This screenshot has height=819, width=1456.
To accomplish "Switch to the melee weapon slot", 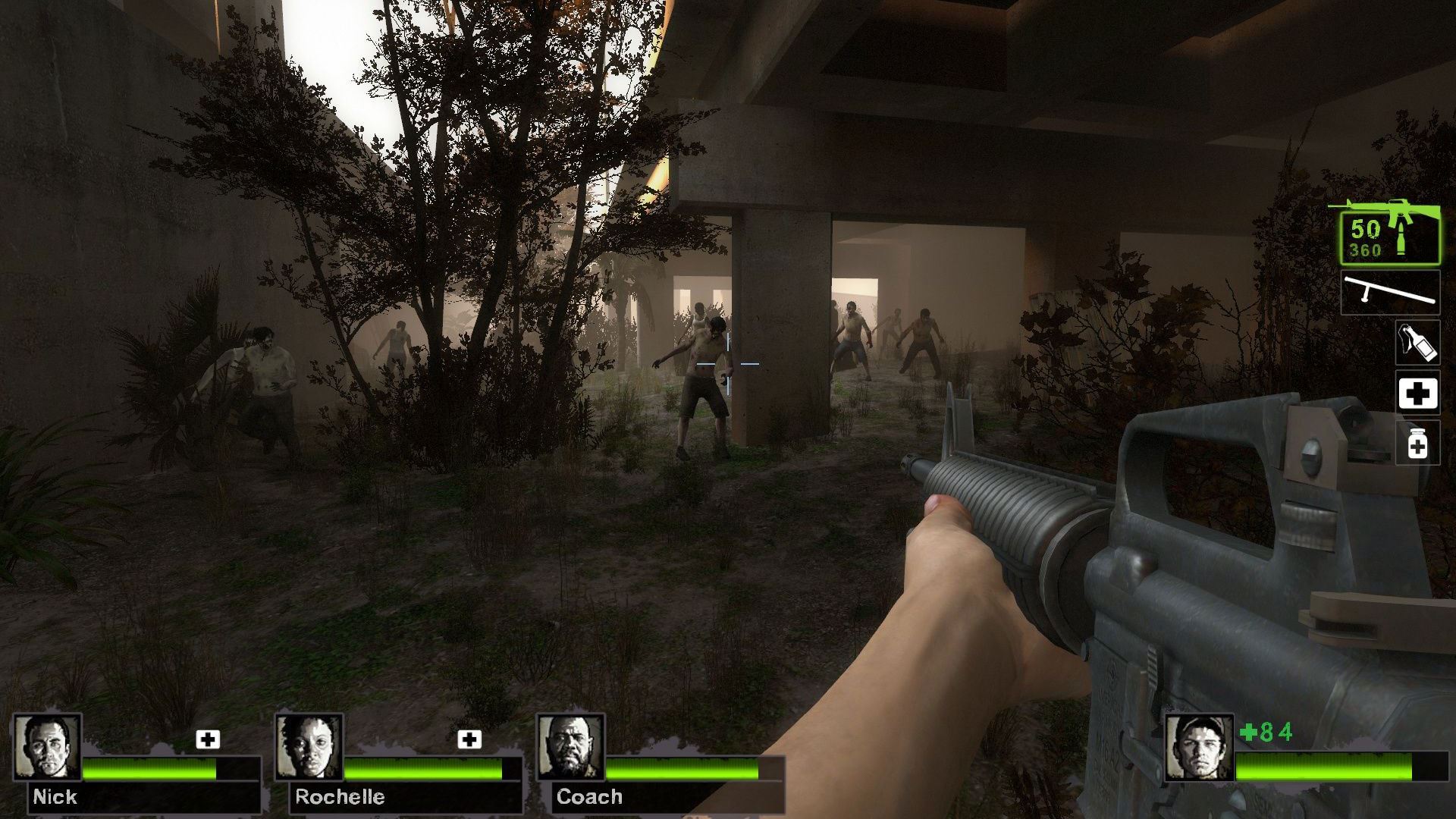I will pos(1389,292).
